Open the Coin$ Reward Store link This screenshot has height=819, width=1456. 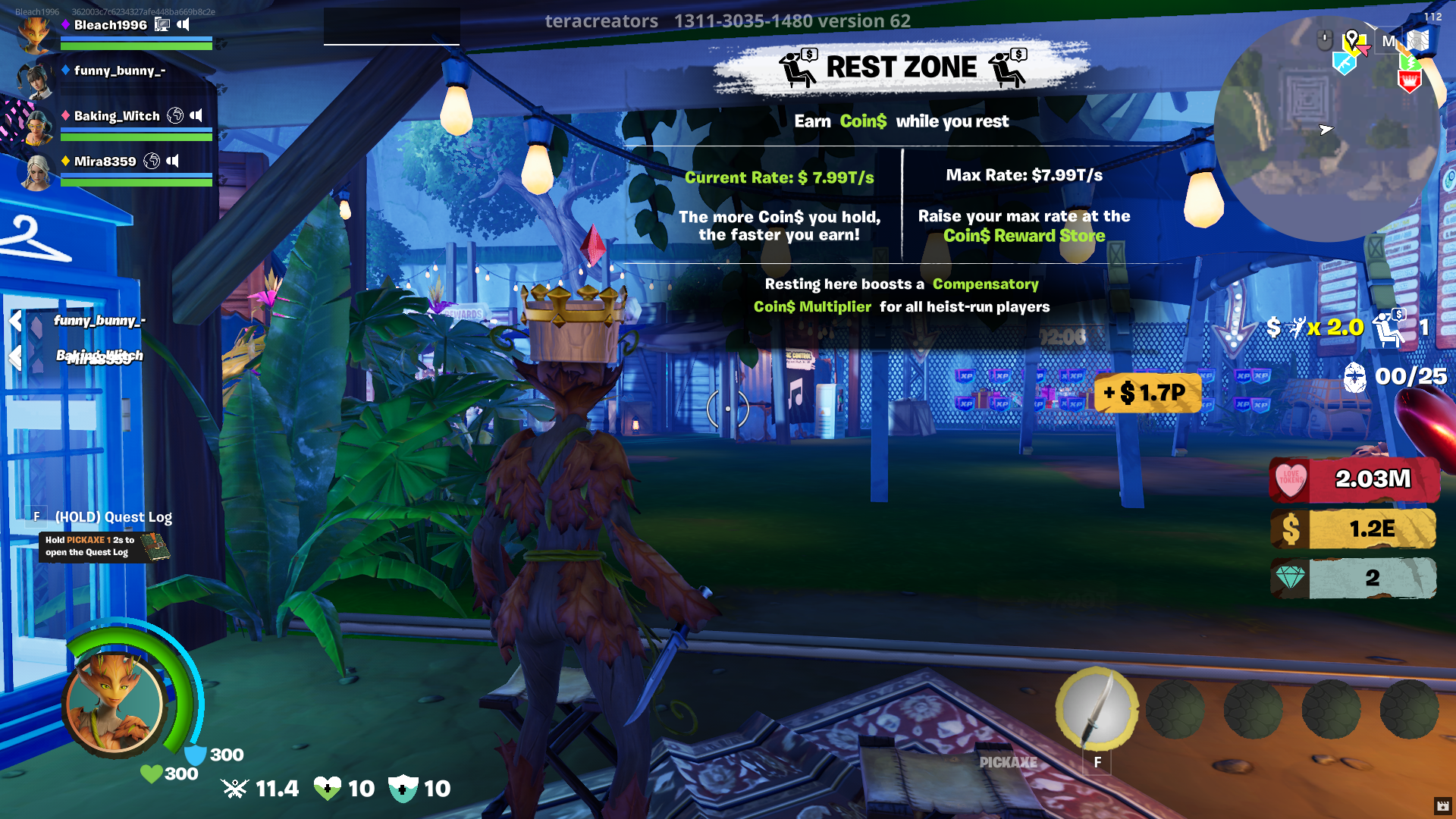(1025, 236)
